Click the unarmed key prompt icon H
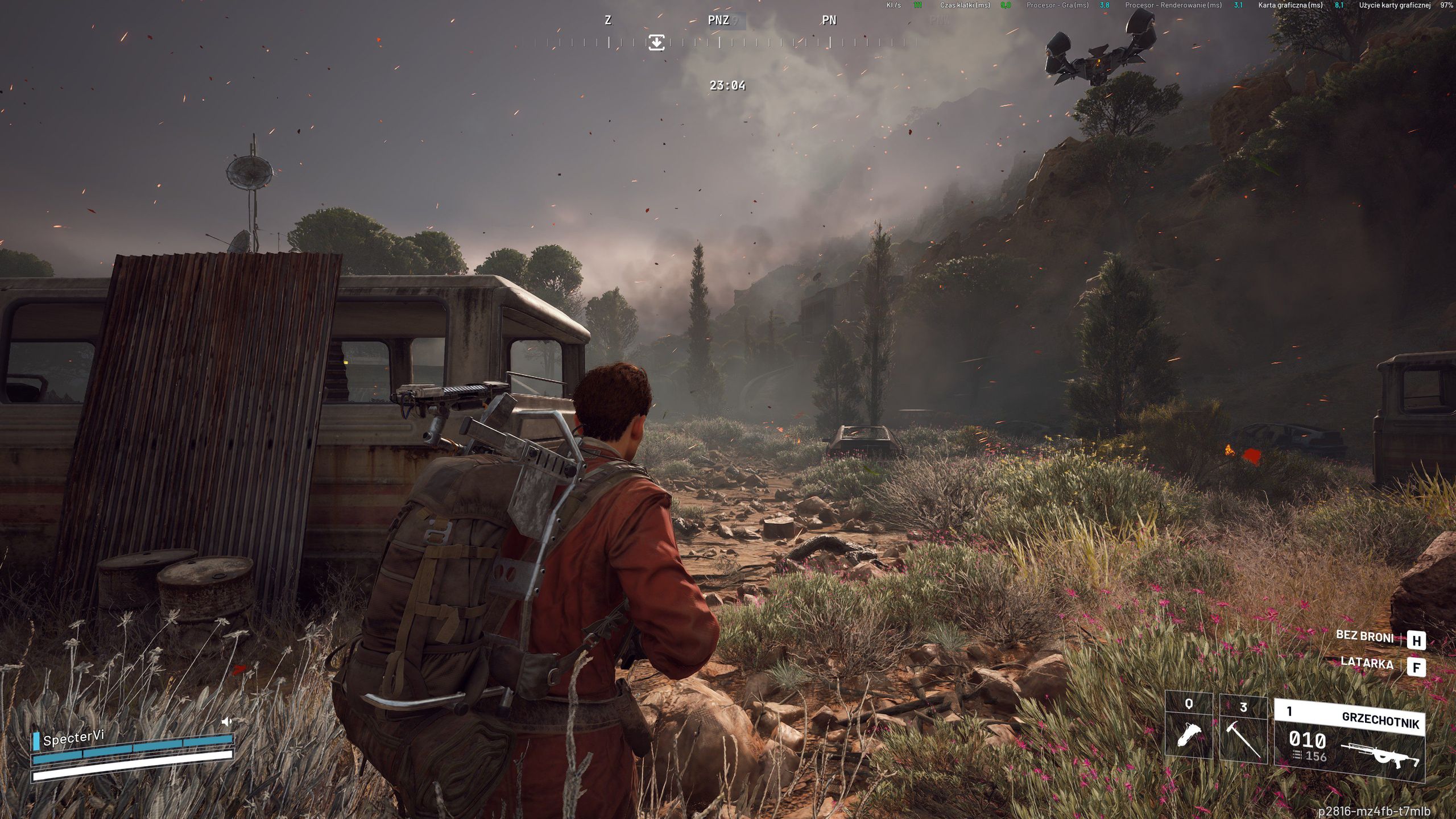This screenshot has width=1456, height=819. (x=1417, y=640)
